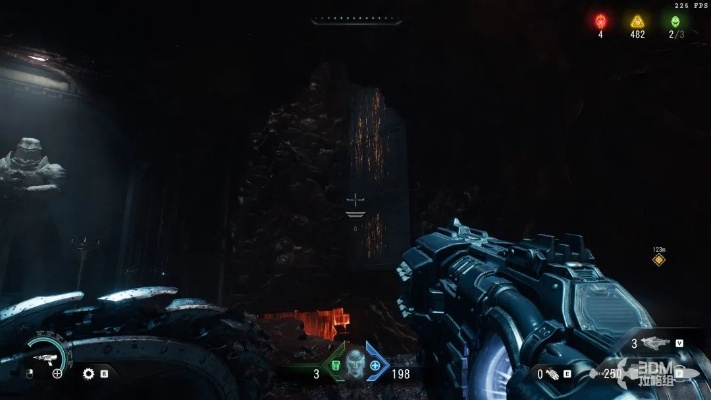The width and height of the screenshot is (711, 400).
Task: Click the gear icon in the lower-left HUD
Action: click(88, 373)
